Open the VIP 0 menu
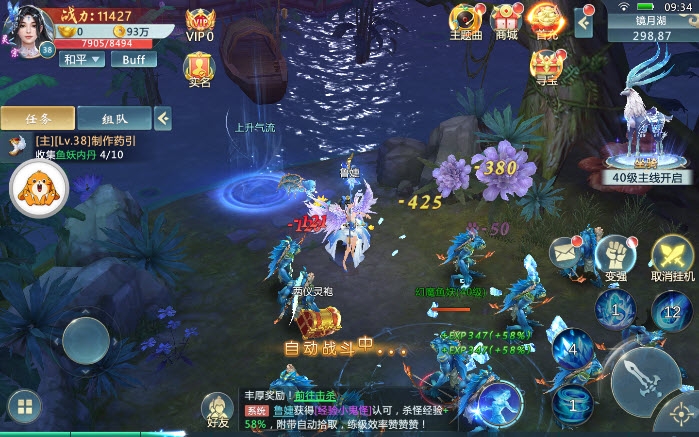699x437 pixels. click(200, 24)
